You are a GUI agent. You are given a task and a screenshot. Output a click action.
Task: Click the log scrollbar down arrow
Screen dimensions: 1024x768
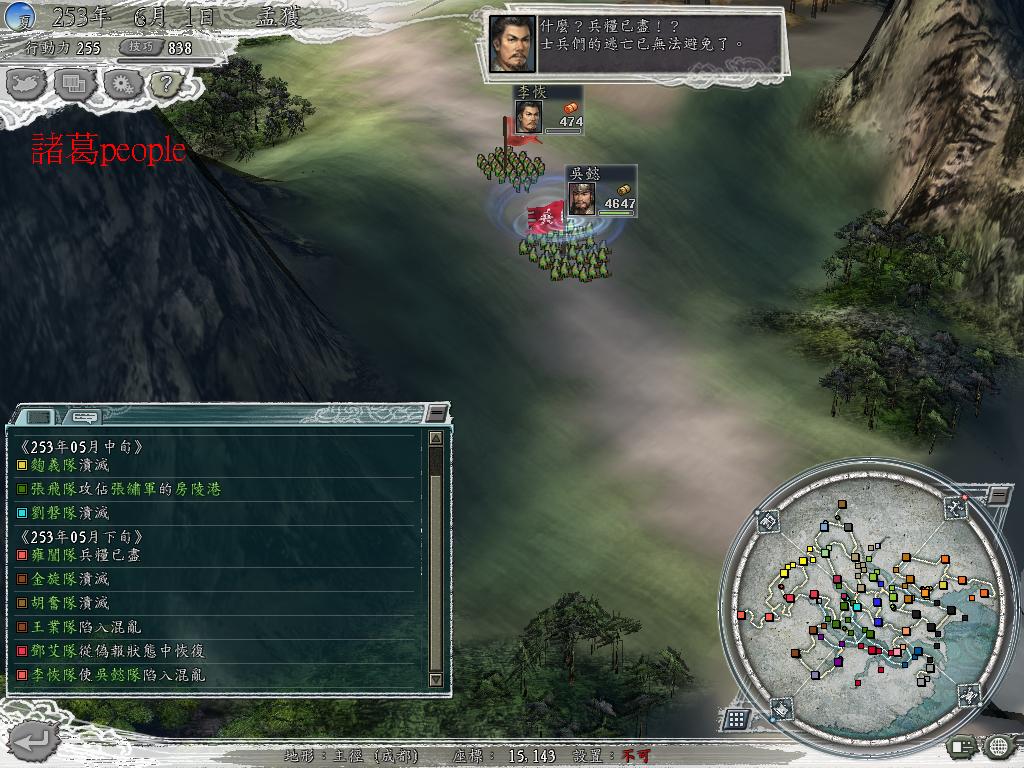coord(436,679)
